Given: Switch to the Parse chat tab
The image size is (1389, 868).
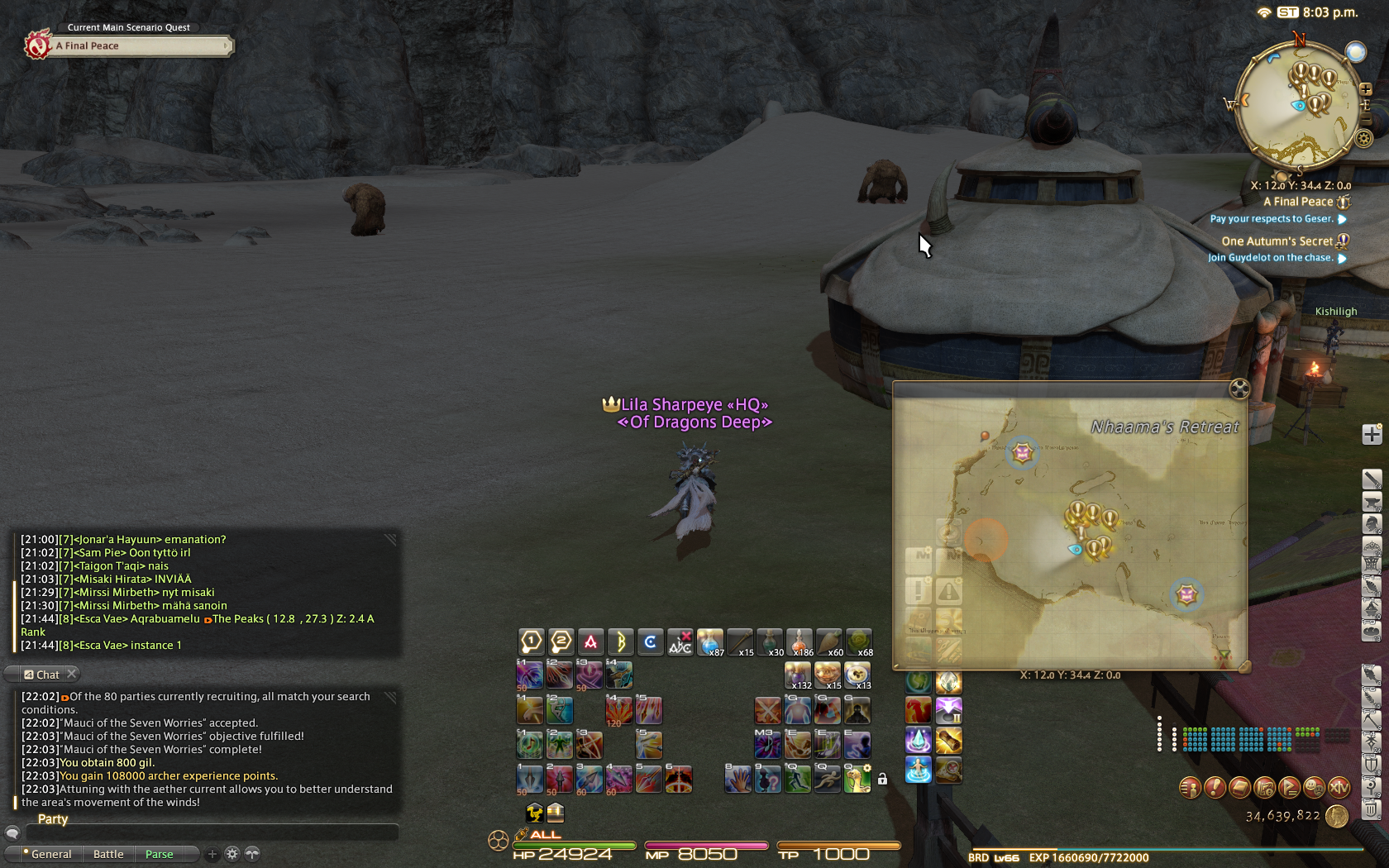Looking at the screenshot, I should click(x=160, y=854).
